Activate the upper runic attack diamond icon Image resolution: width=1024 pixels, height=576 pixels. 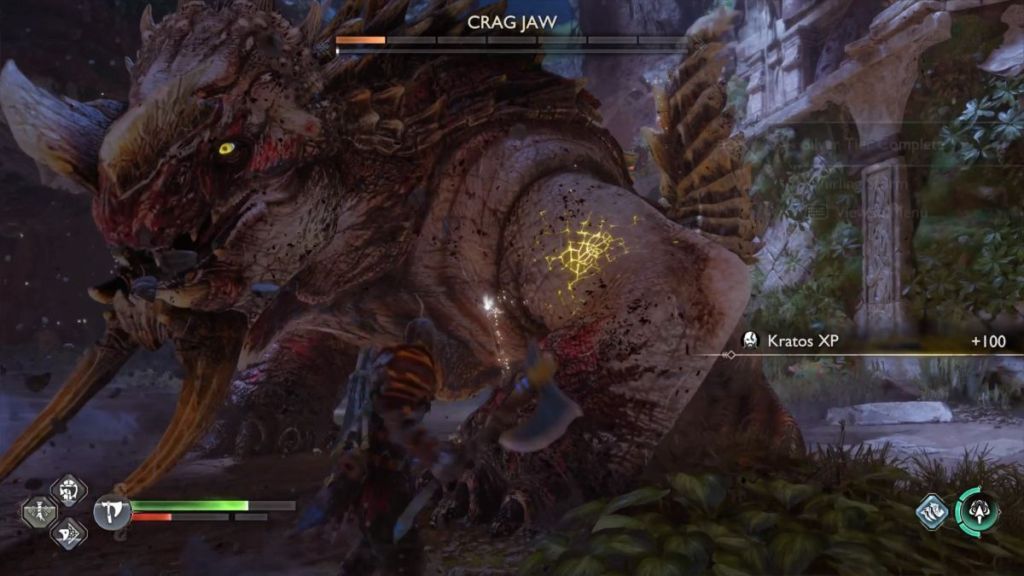point(69,491)
